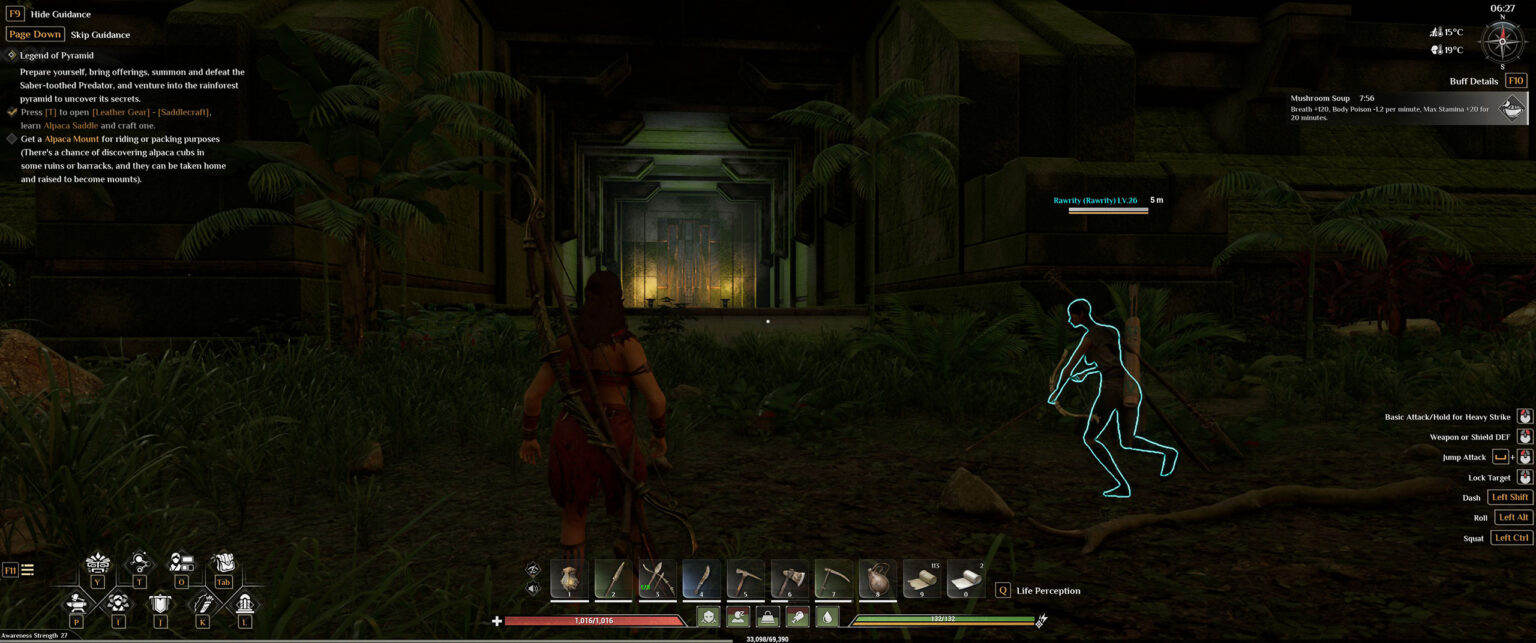Open the backpack inventory icon

point(223,564)
